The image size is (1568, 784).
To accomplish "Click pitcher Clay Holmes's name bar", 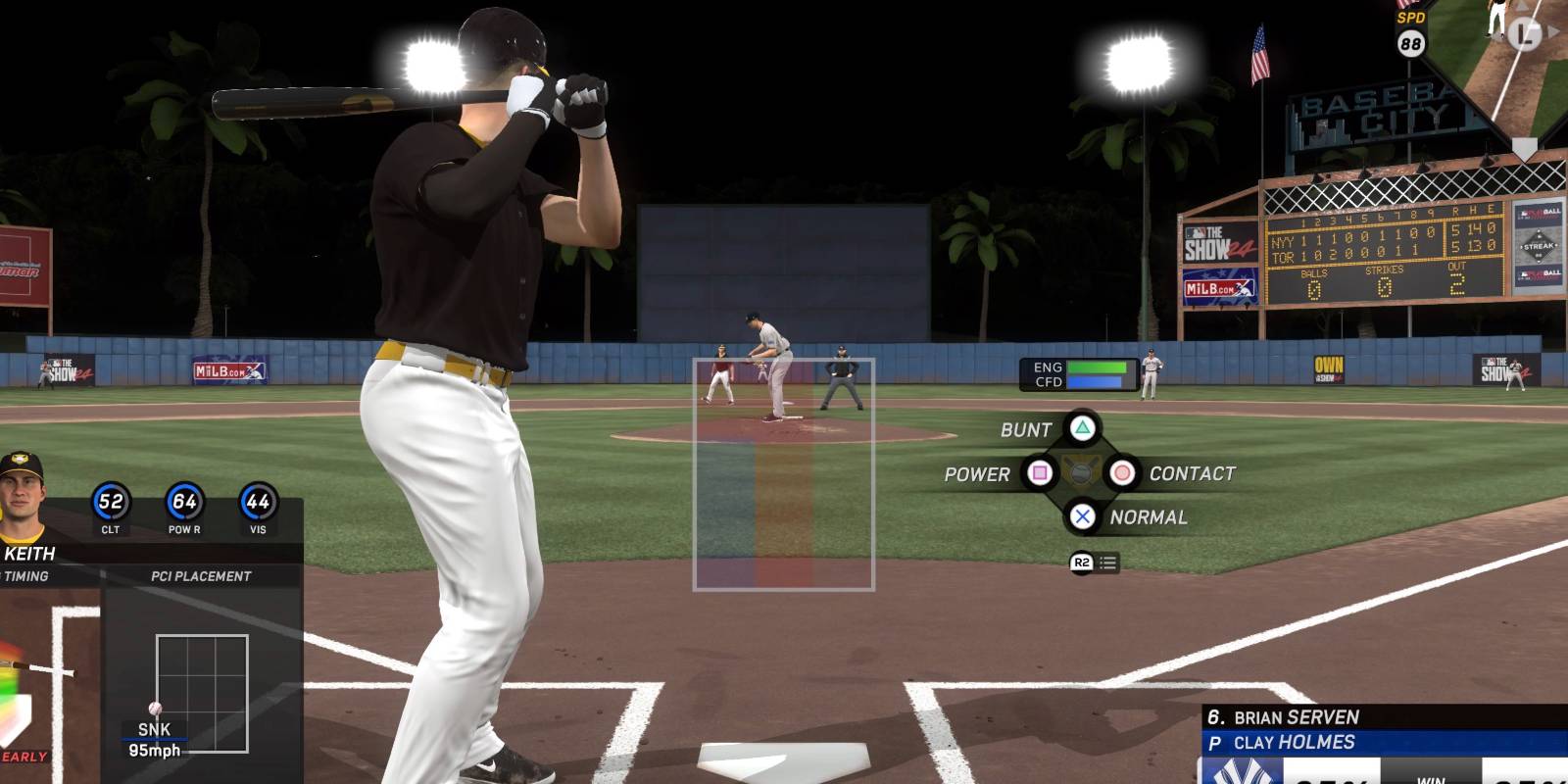I will [1294, 743].
